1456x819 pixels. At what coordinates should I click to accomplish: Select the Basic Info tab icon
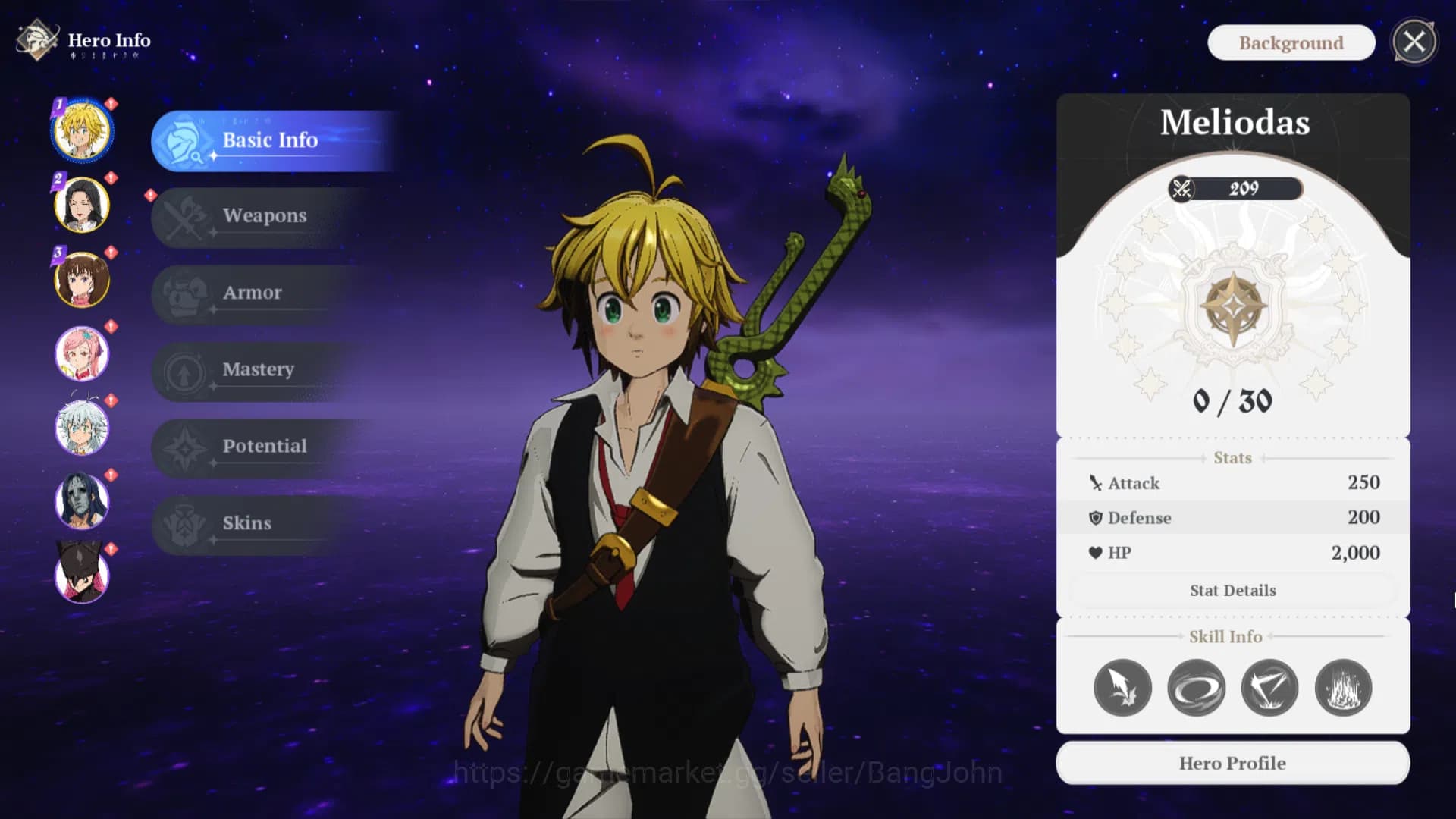(x=184, y=140)
